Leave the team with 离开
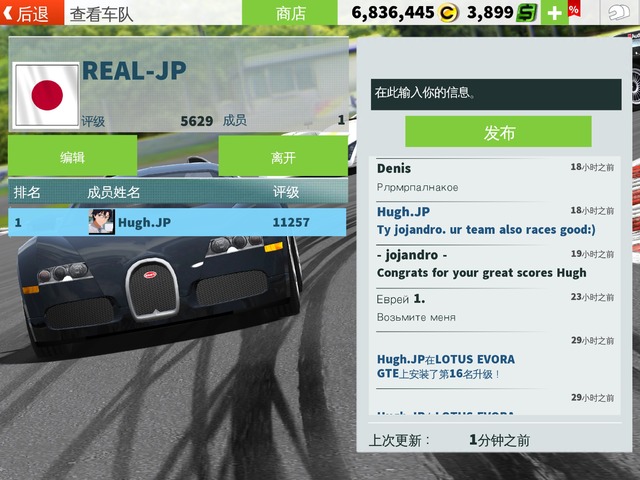The image size is (640, 480). 283,157
